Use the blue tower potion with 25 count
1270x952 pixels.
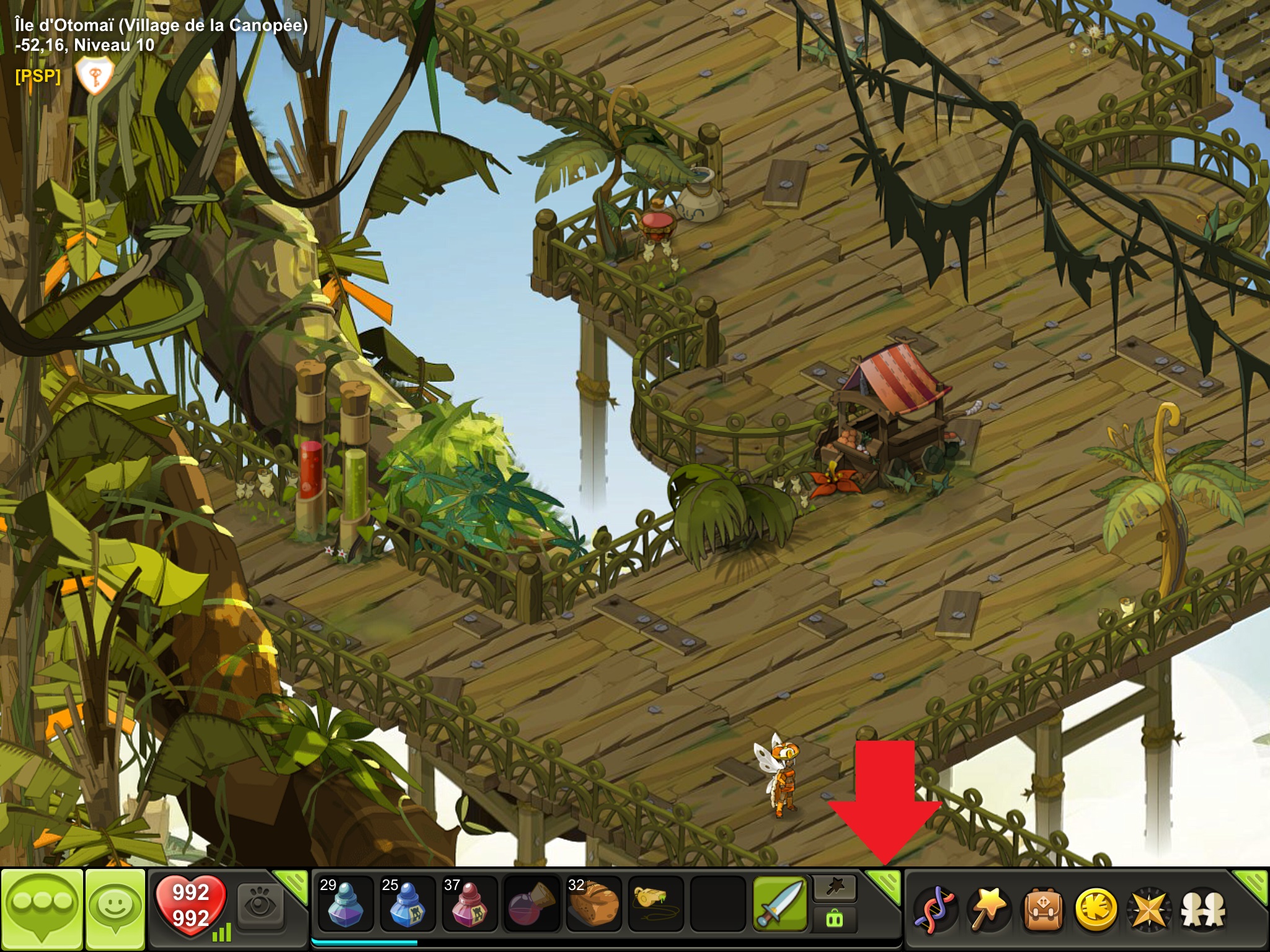pyautogui.click(x=407, y=905)
